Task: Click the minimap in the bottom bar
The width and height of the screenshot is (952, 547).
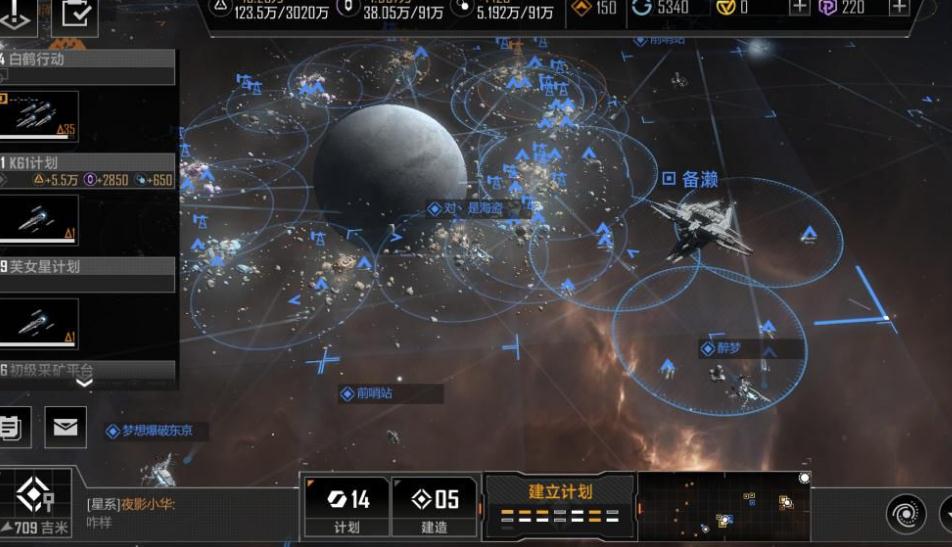Action: tap(722, 507)
